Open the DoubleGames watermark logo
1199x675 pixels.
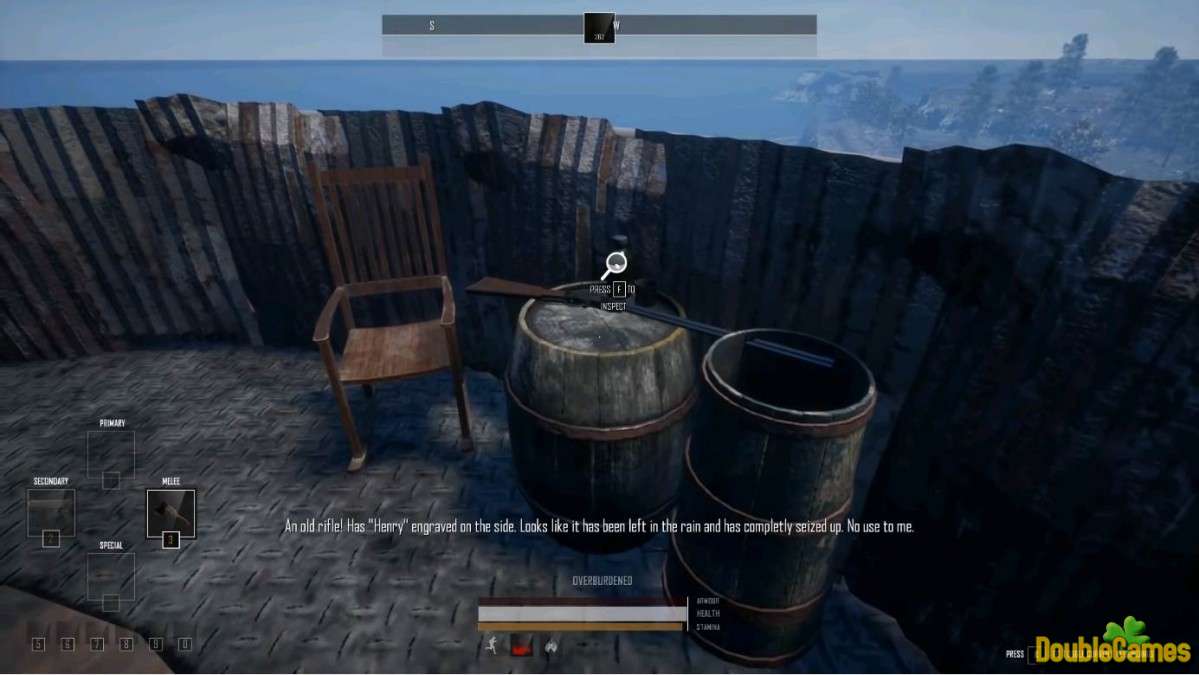pyautogui.click(x=1111, y=647)
